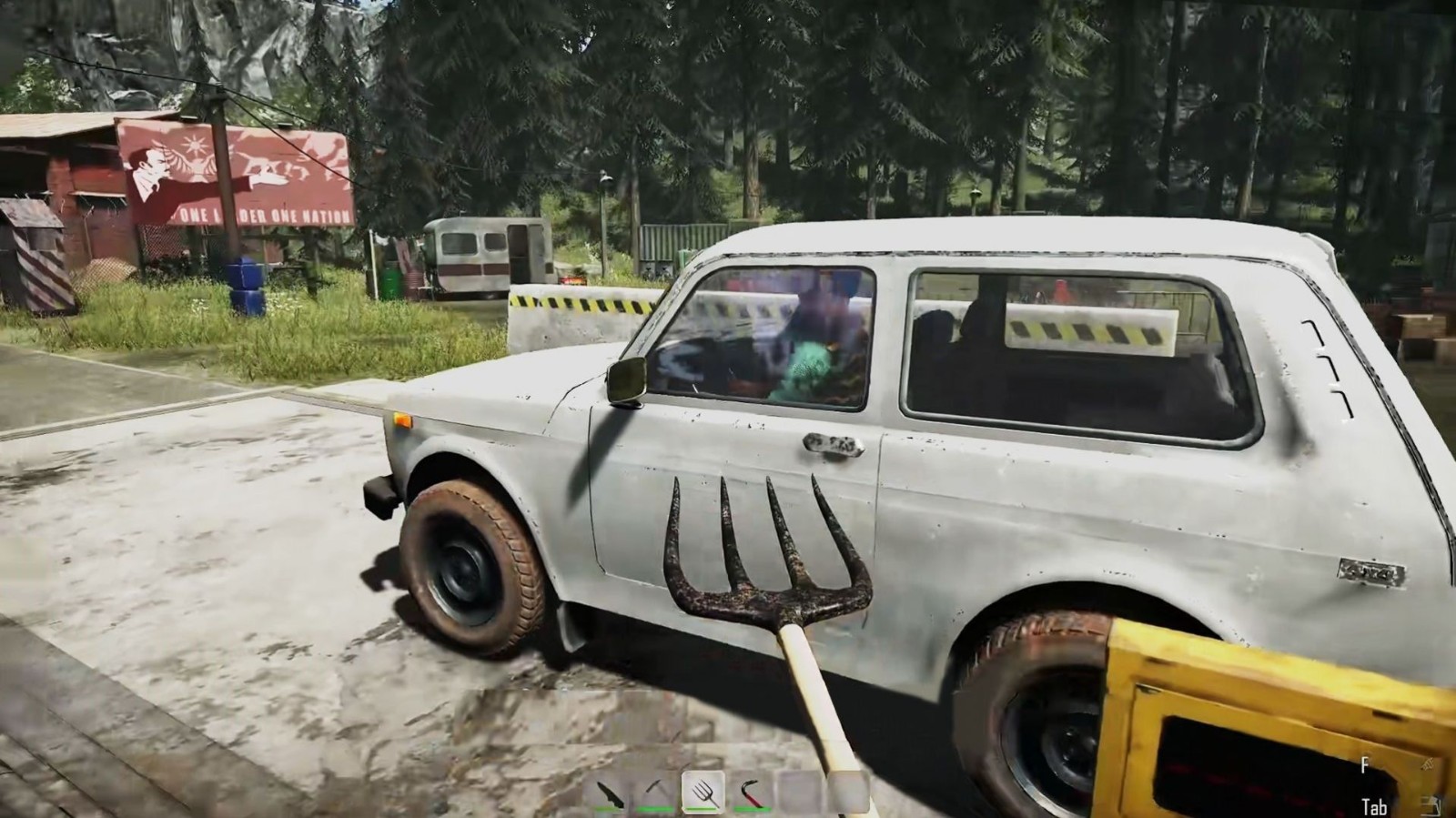Screen dimensions: 1456x818
Task: Switch to the red crowbar slot
Action: click(x=752, y=793)
